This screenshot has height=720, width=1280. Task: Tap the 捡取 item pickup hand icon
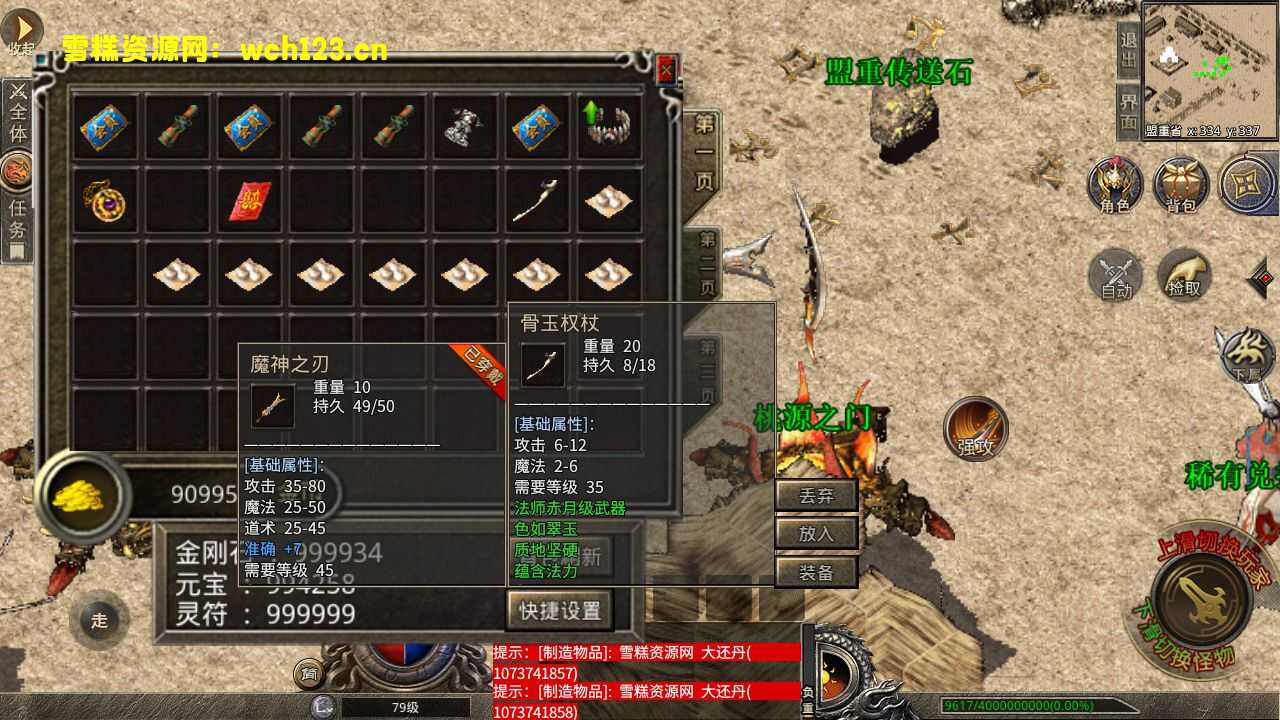tap(1184, 277)
